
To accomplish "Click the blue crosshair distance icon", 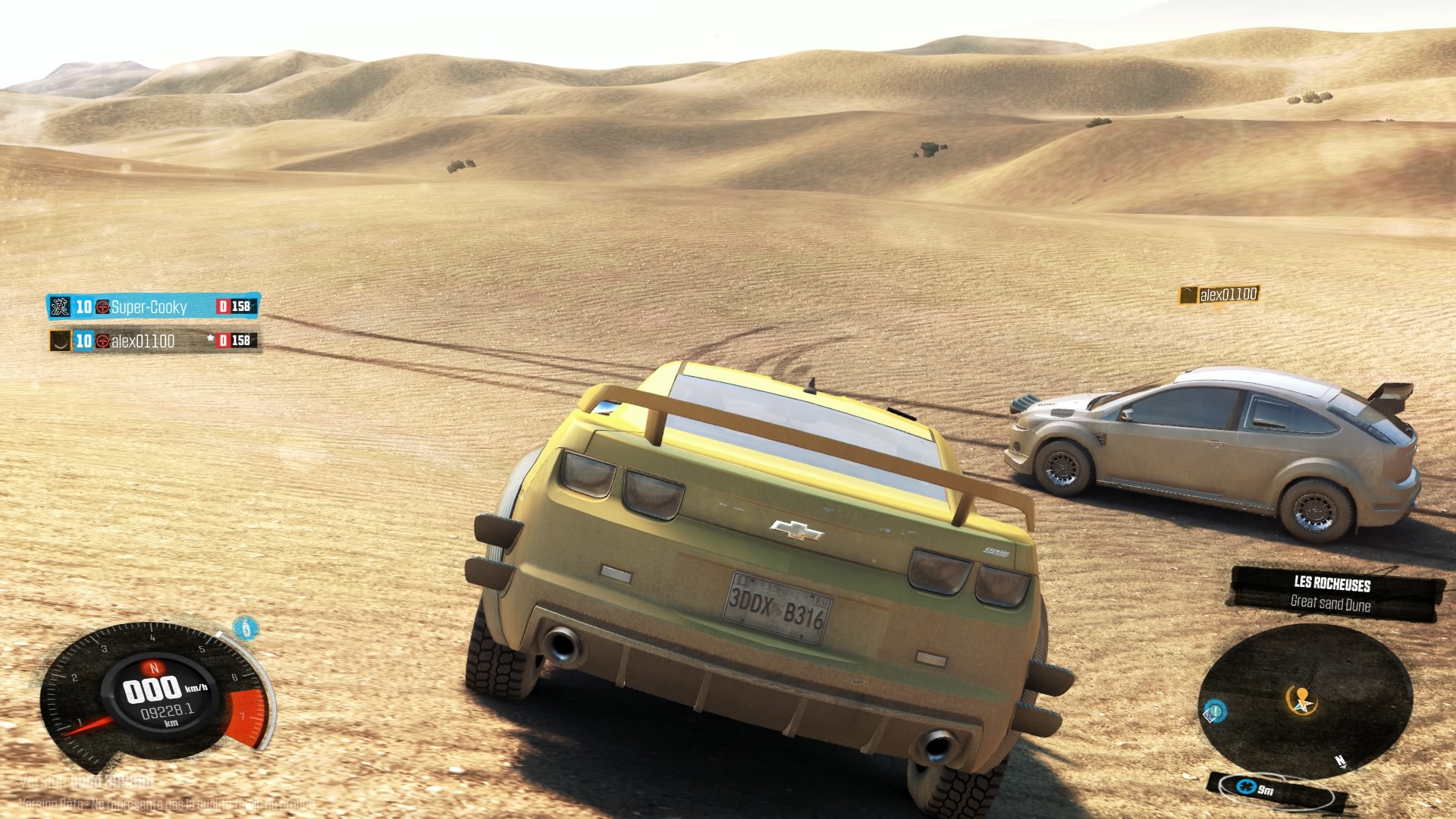I will pyautogui.click(x=1245, y=787).
